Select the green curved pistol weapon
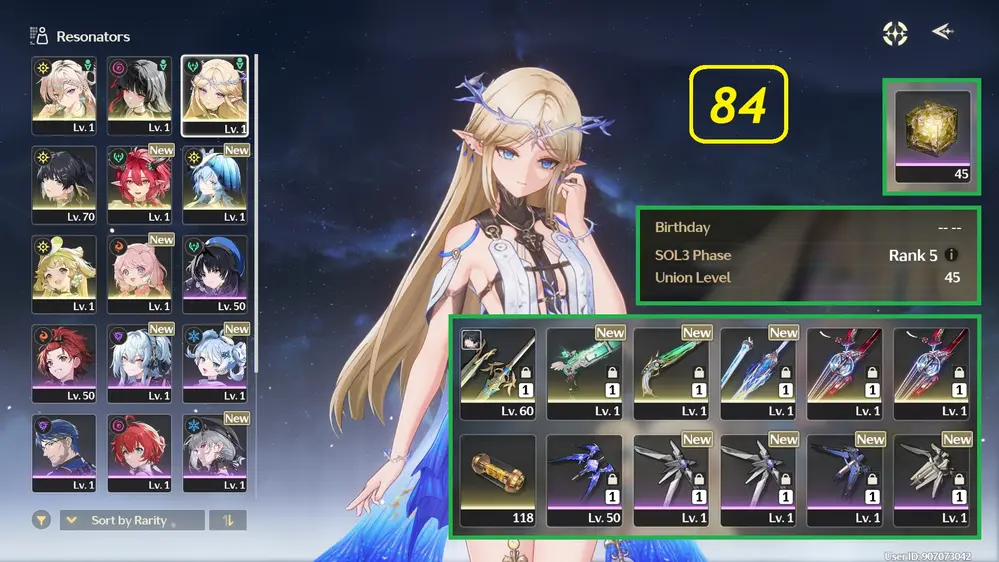Screen dimensions: 999x562 (671, 372)
